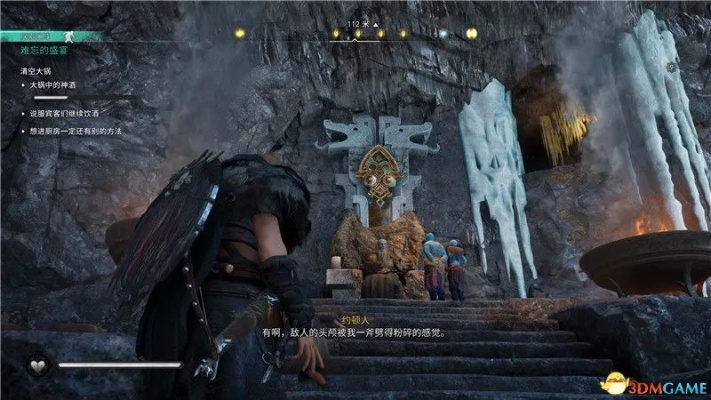Open the tracked quest 难忘的盛宴
The width and height of the screenshot is (711, 400).
(41, 48)
